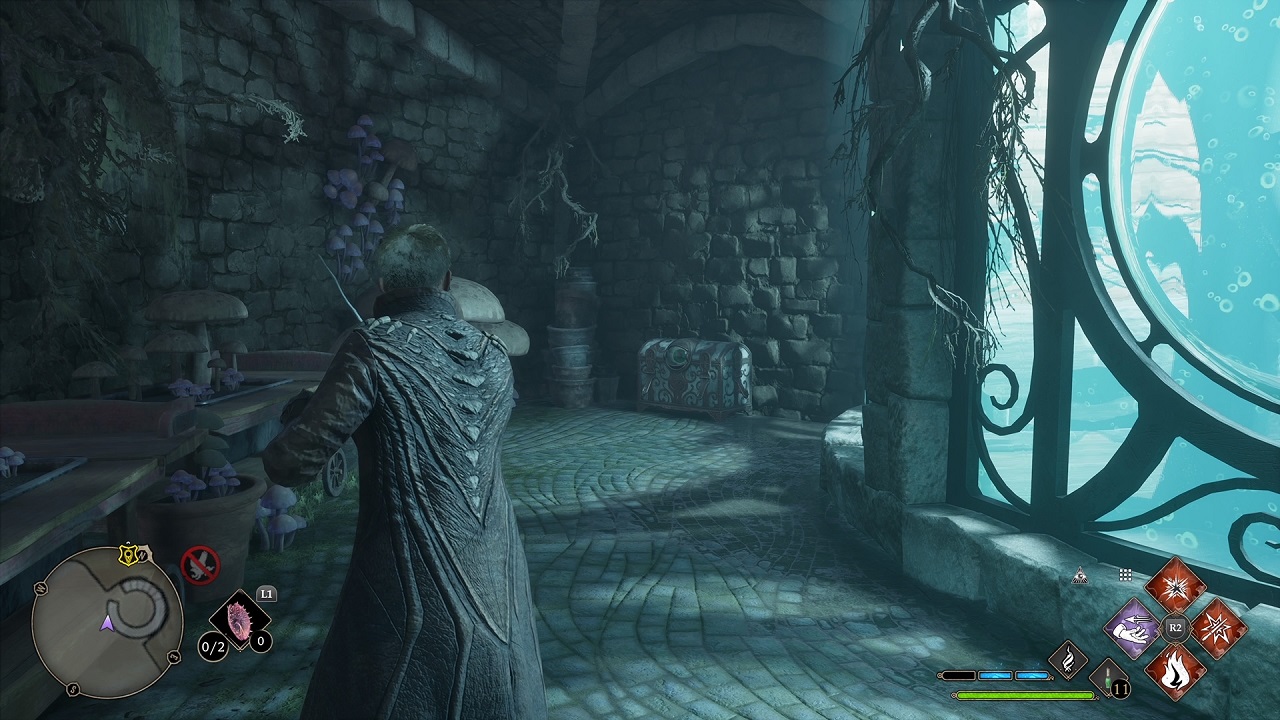Click the potion count badge showing 11
The height and width of the screenshot is (720, 1280).
pos(1120,687)
